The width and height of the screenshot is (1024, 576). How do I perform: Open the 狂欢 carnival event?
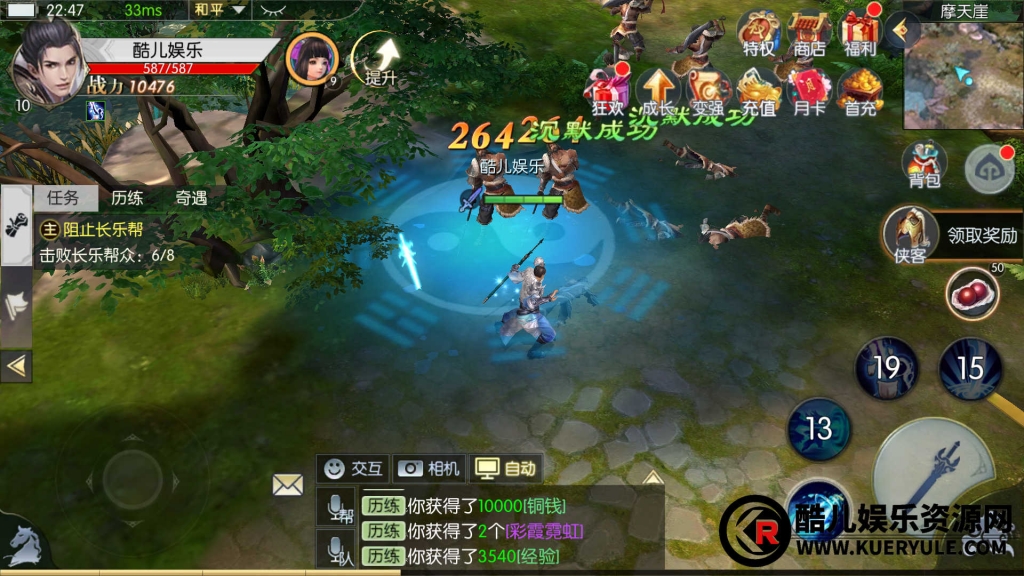pyautogui.click(x=608, y=90)
